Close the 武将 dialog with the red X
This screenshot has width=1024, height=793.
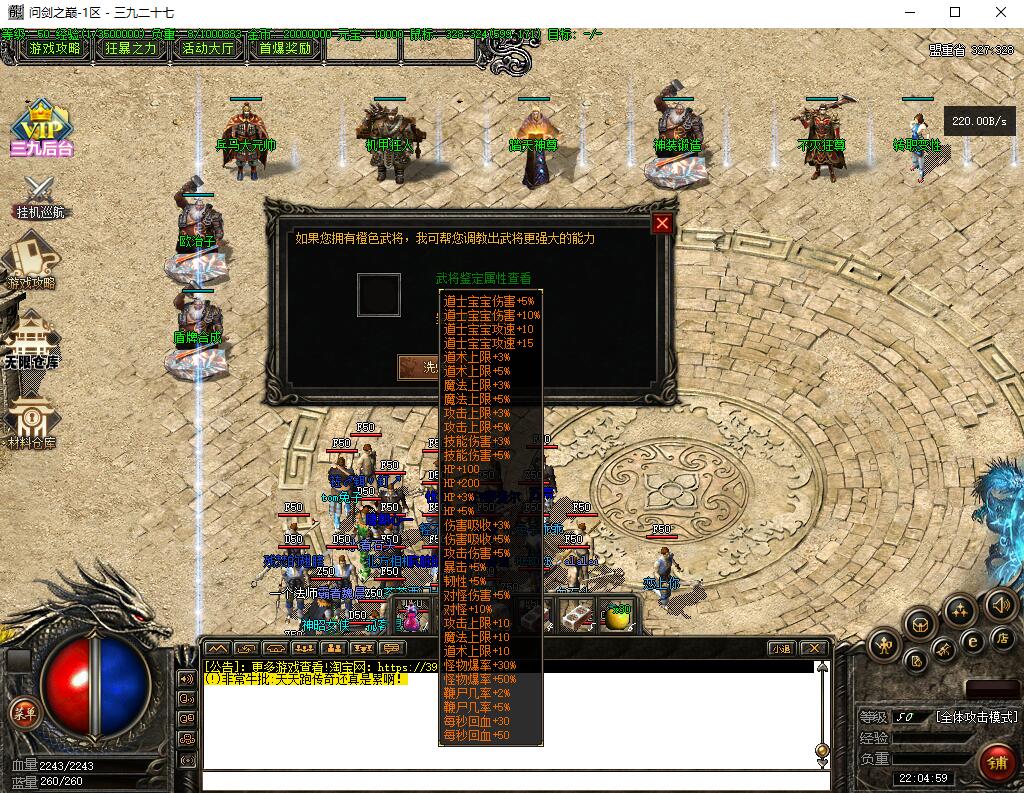pyautogui.click(x=661, y=224)
